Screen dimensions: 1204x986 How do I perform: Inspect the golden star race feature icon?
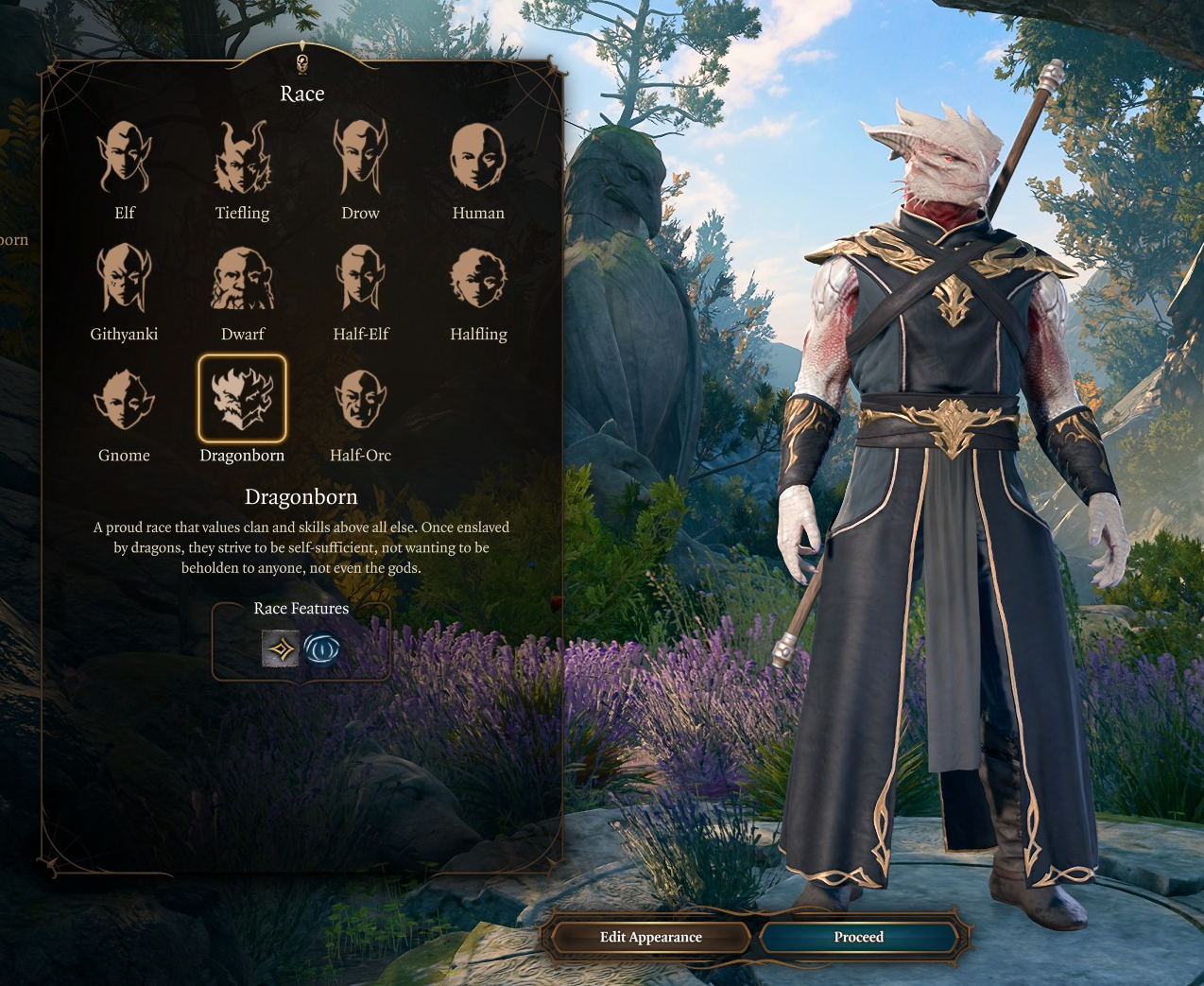(280, 649)
